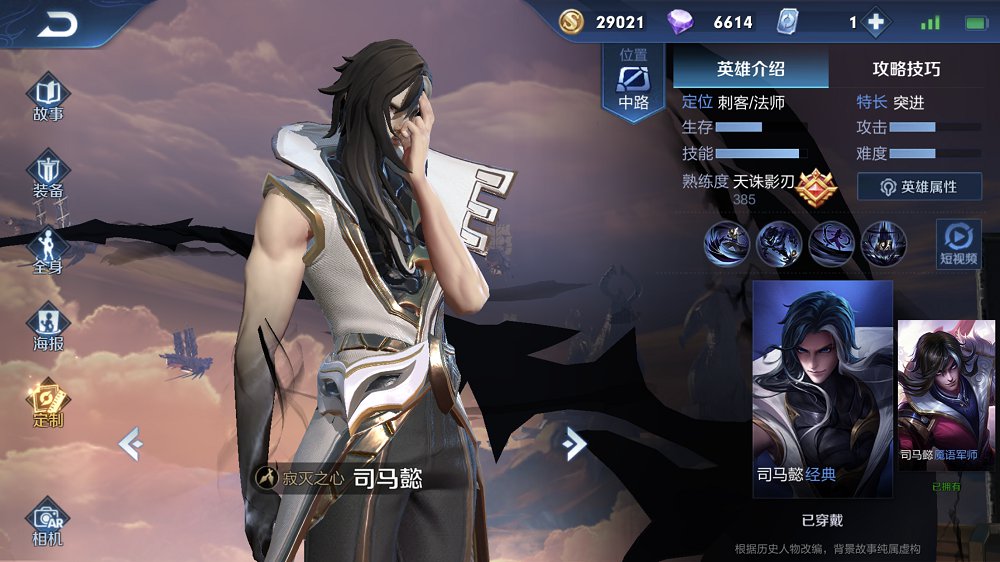Add more tickets with the plus button
1000x562 pixels.
876,22
